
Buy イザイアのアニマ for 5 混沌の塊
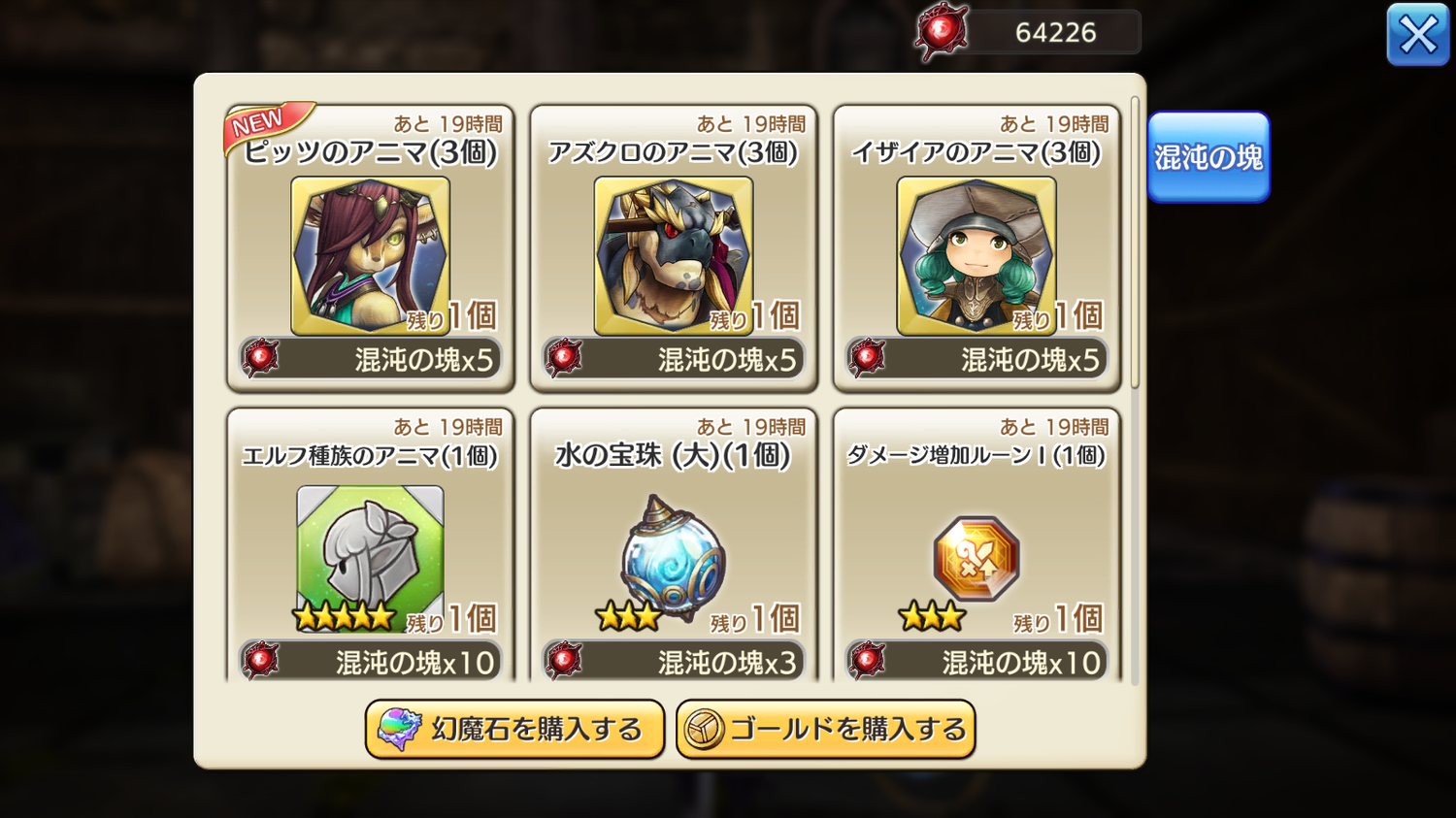pyautogui.click(x=976, y=359)
